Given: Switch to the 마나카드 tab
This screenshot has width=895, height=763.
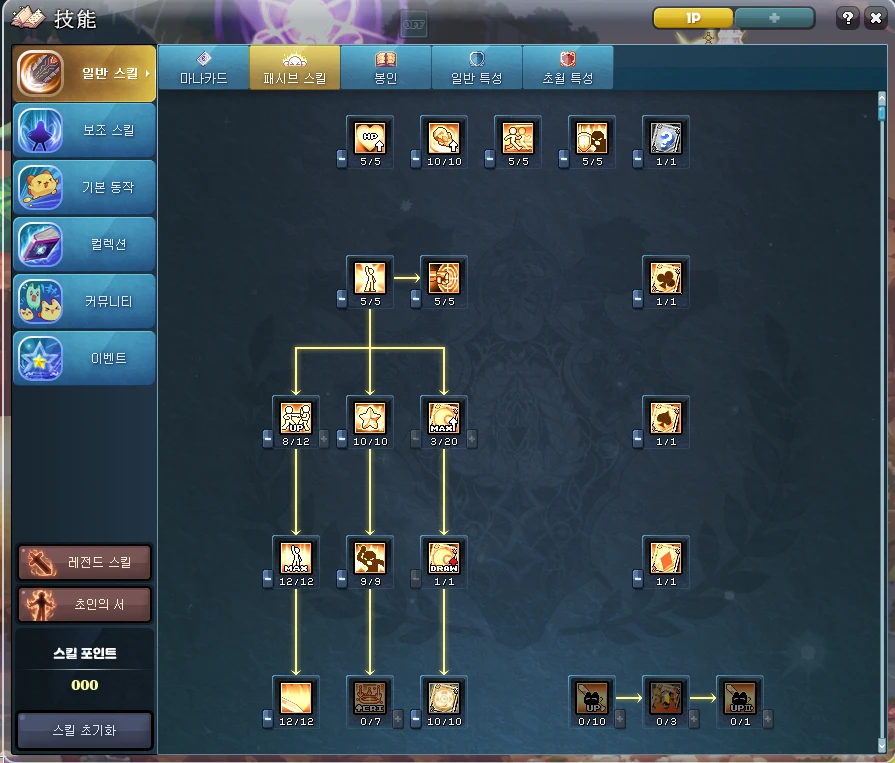Looking at the screenshot, I should tap(203, 68).
